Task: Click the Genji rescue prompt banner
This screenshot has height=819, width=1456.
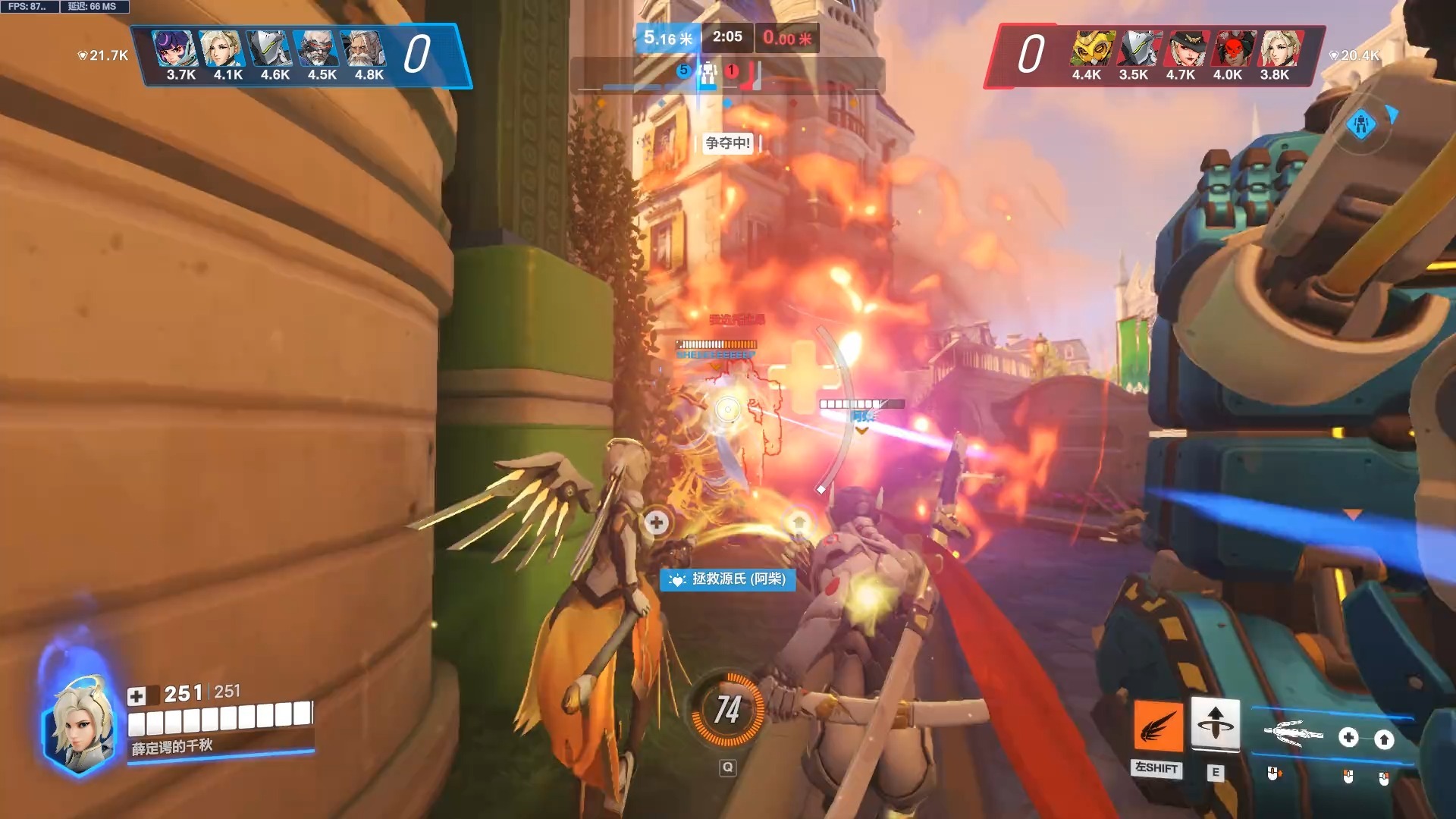Action: coord(728,579)
